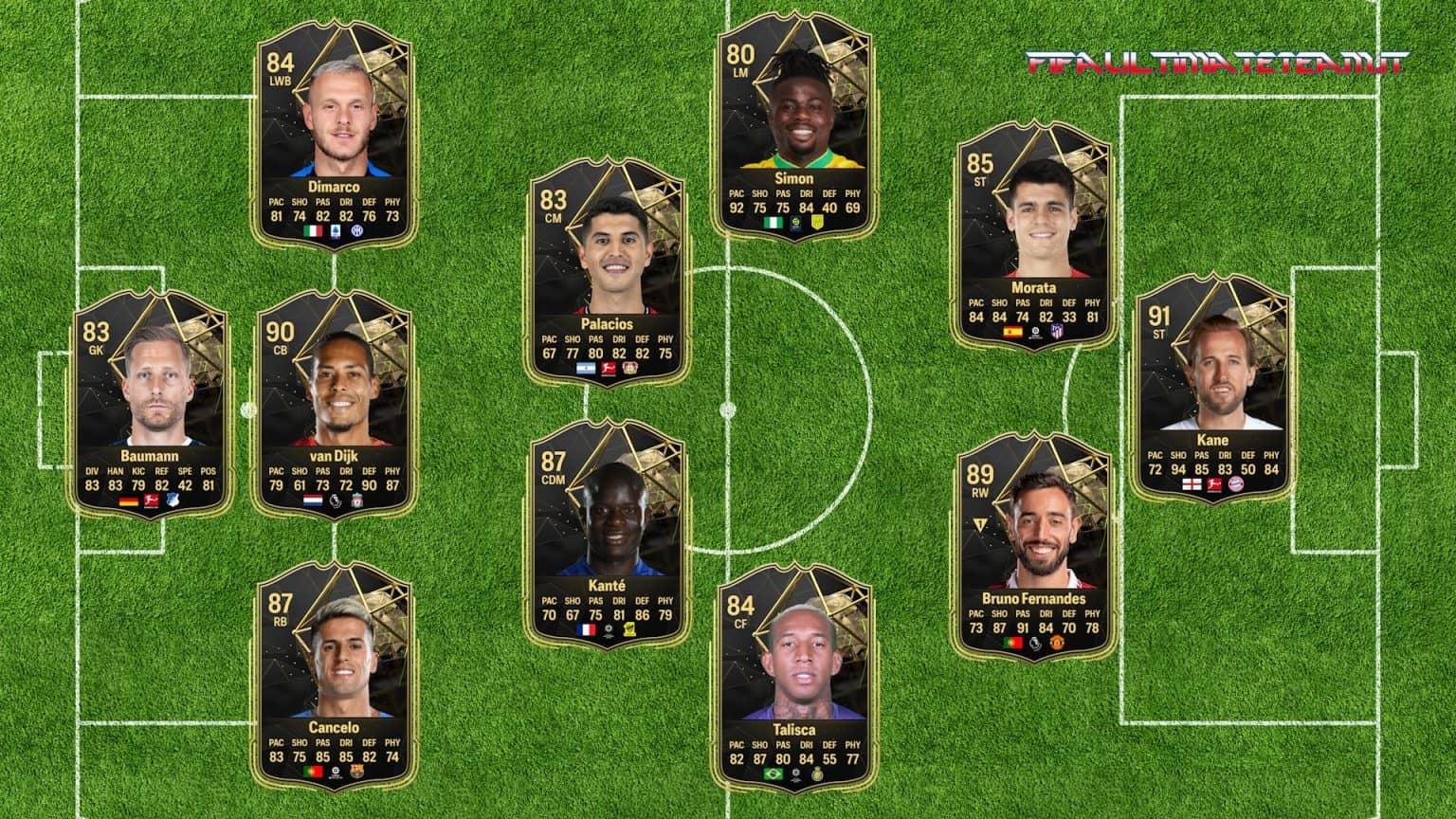The image size is (1456, 819).
Task: Click the France flag on Kanté's card
Action: 587,629
